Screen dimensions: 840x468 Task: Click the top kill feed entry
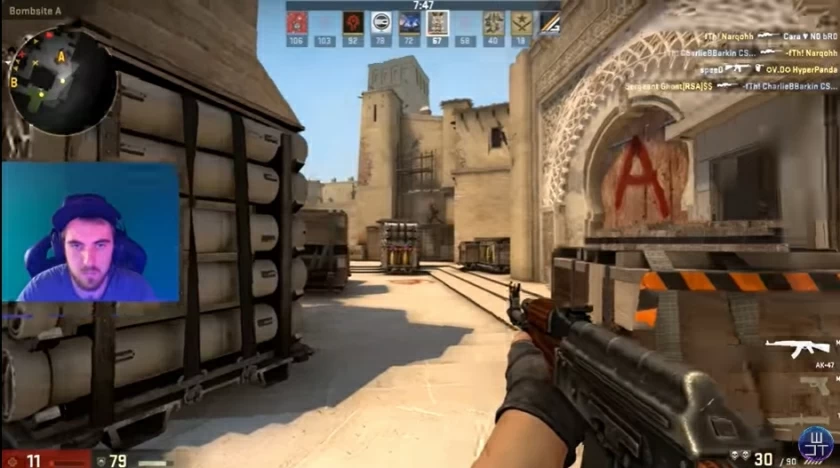pos(769,37)
